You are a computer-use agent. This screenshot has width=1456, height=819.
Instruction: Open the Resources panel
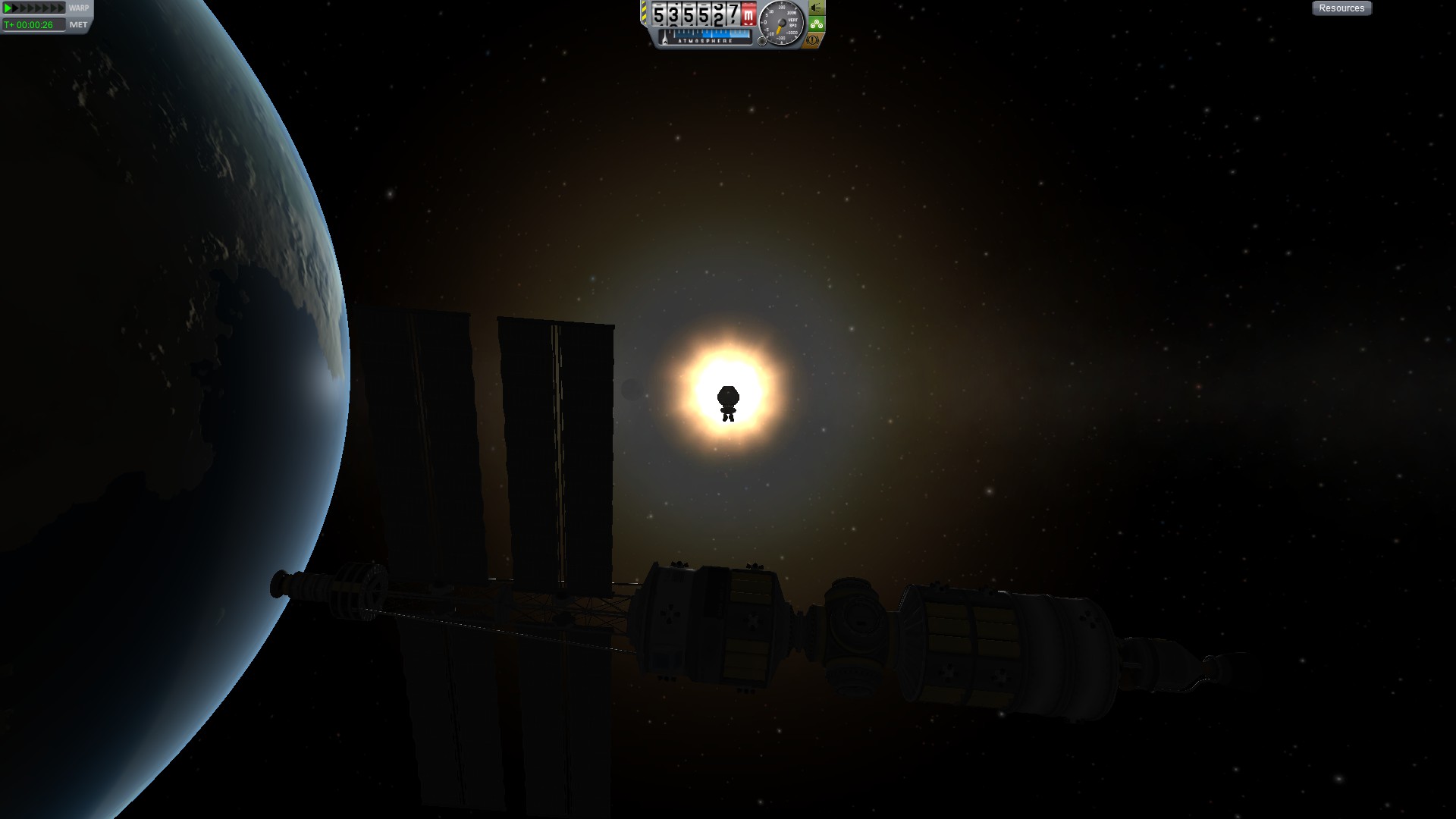click(x=1341, y=8)
